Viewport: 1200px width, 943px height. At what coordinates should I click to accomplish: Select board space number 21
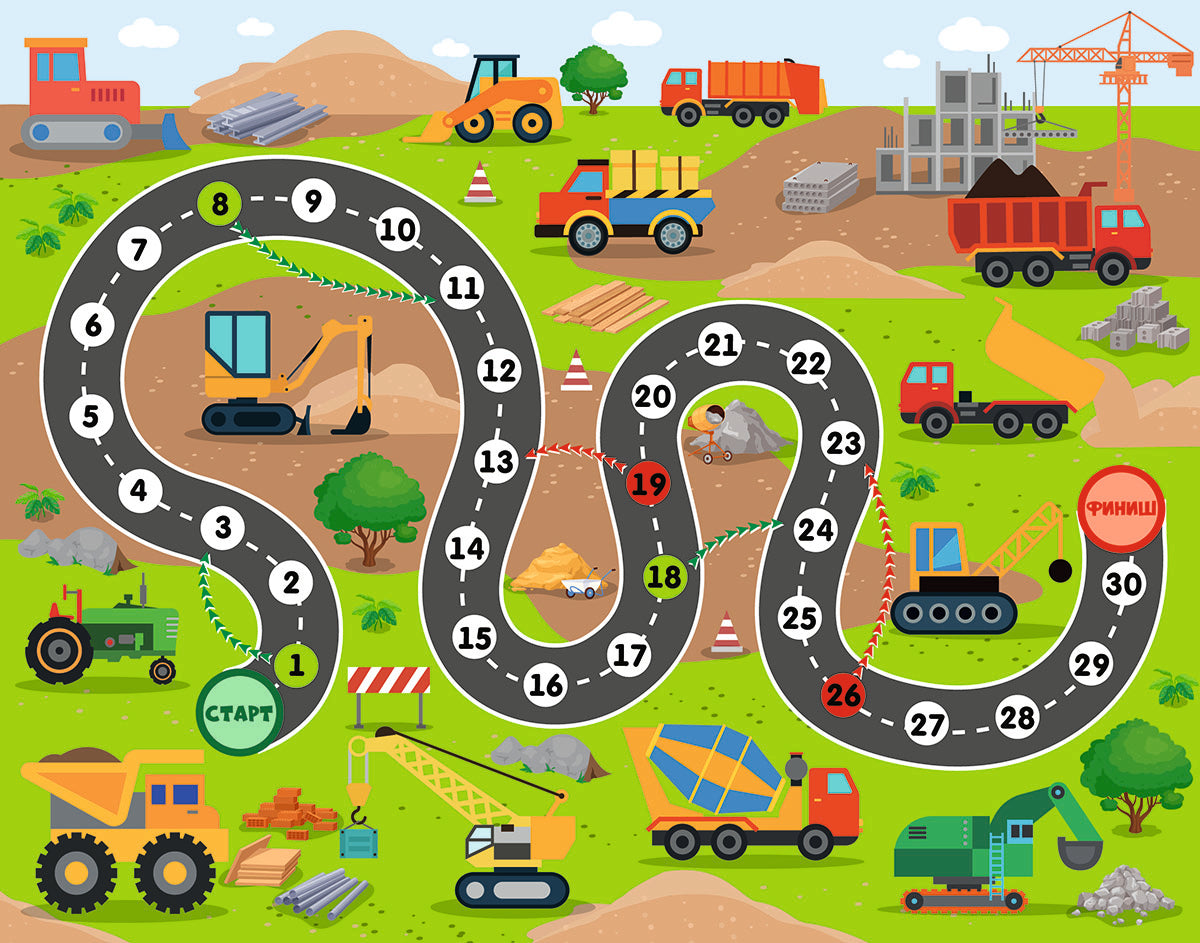[x=720, y=345]
